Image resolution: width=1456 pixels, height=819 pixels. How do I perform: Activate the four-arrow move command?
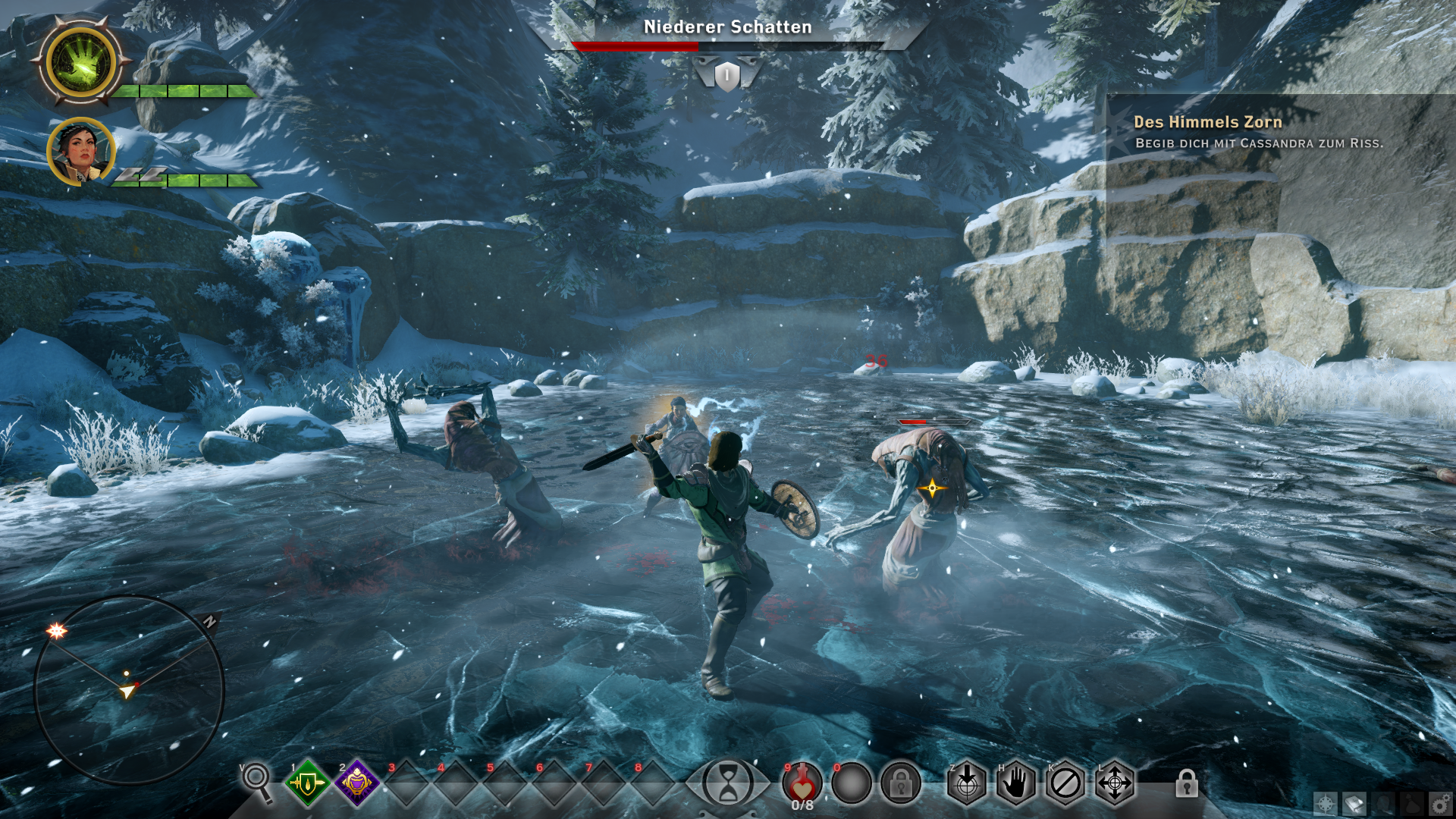click(x=1115, y=783)
